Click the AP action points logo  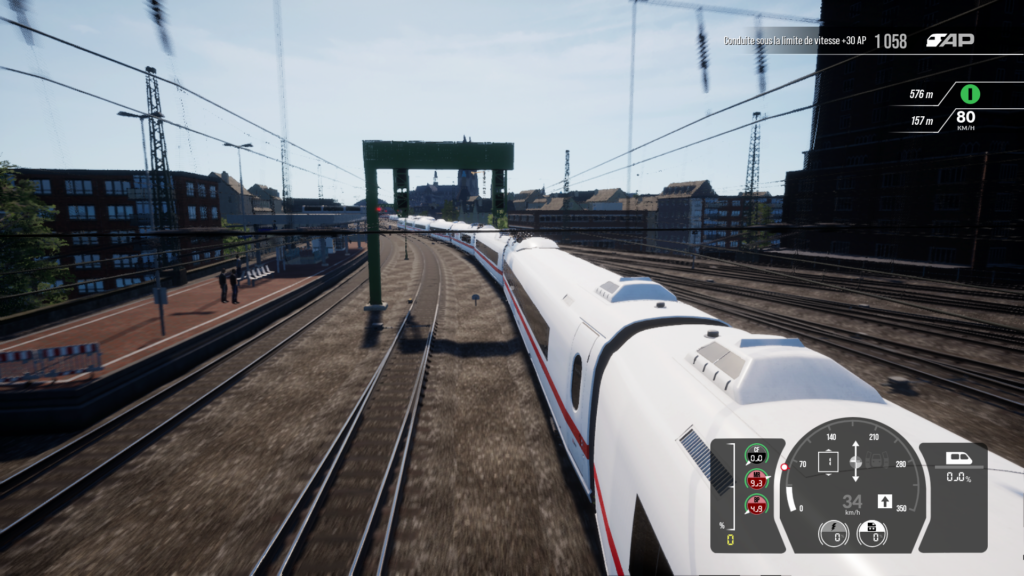tap(950, 41)
